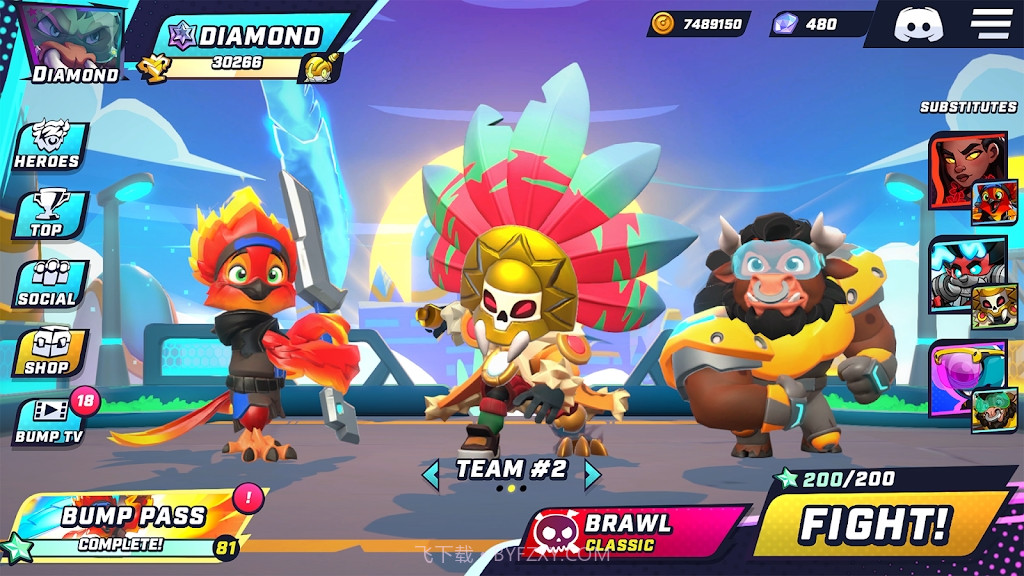Open the hamburger main menu
This screenshot has width=1024, height=576.
[991, 24]
